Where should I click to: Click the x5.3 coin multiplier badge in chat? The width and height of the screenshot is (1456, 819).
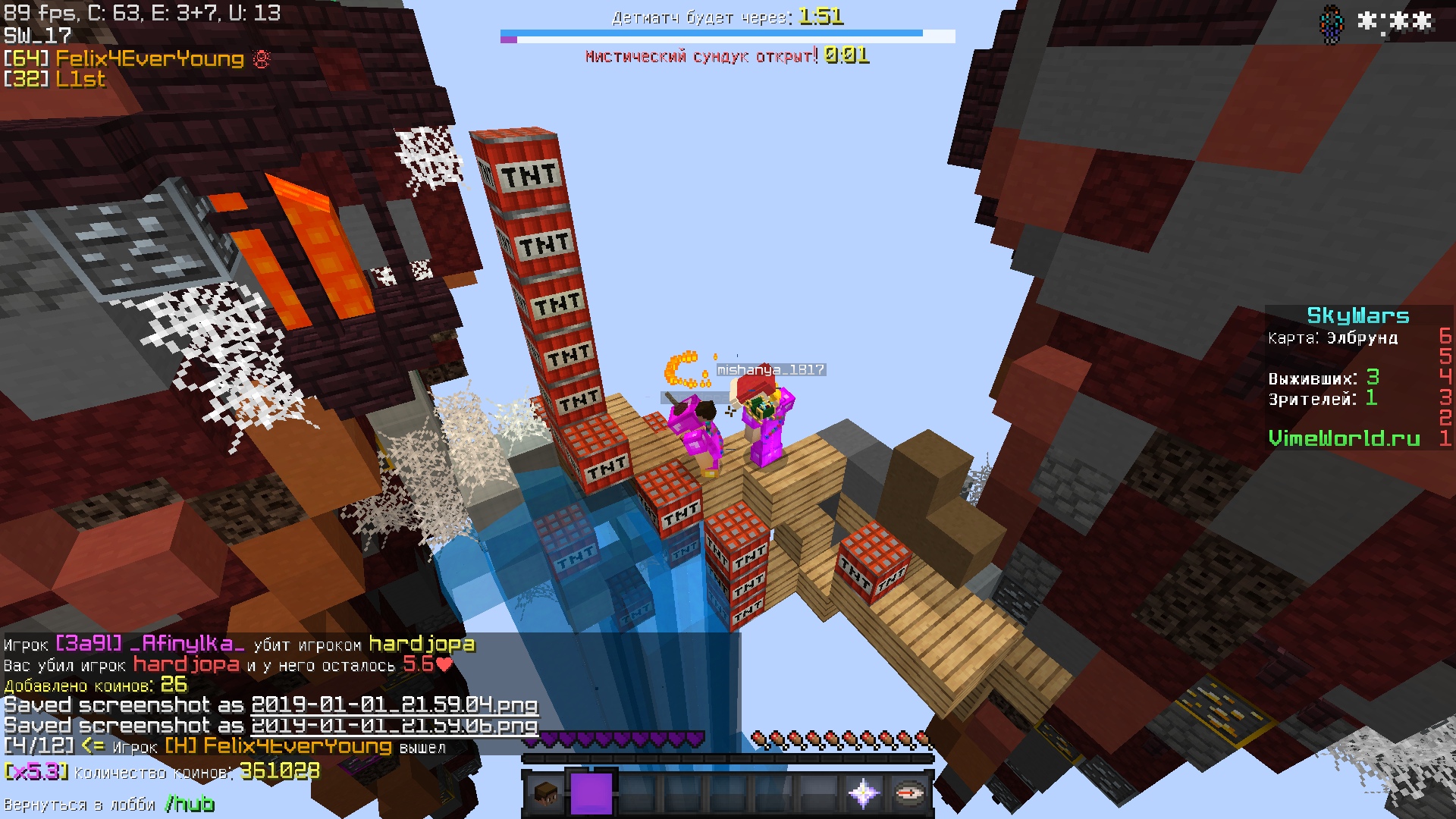coord(36,770)
